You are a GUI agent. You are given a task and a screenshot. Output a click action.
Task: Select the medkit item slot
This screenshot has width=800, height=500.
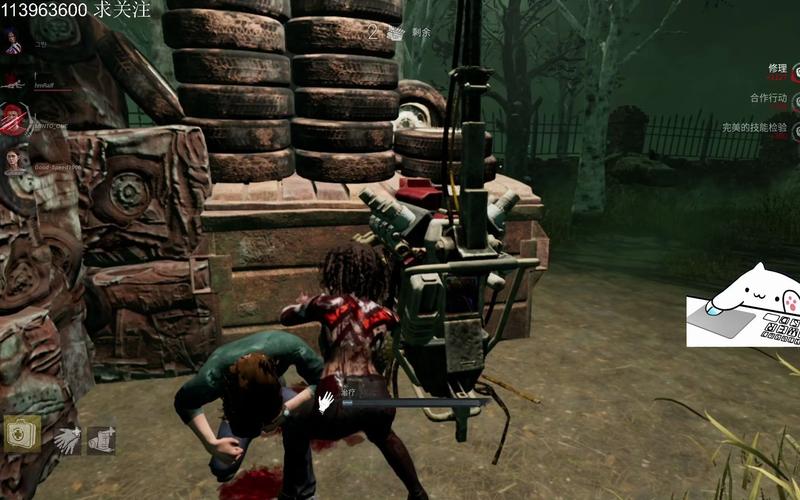21,435
